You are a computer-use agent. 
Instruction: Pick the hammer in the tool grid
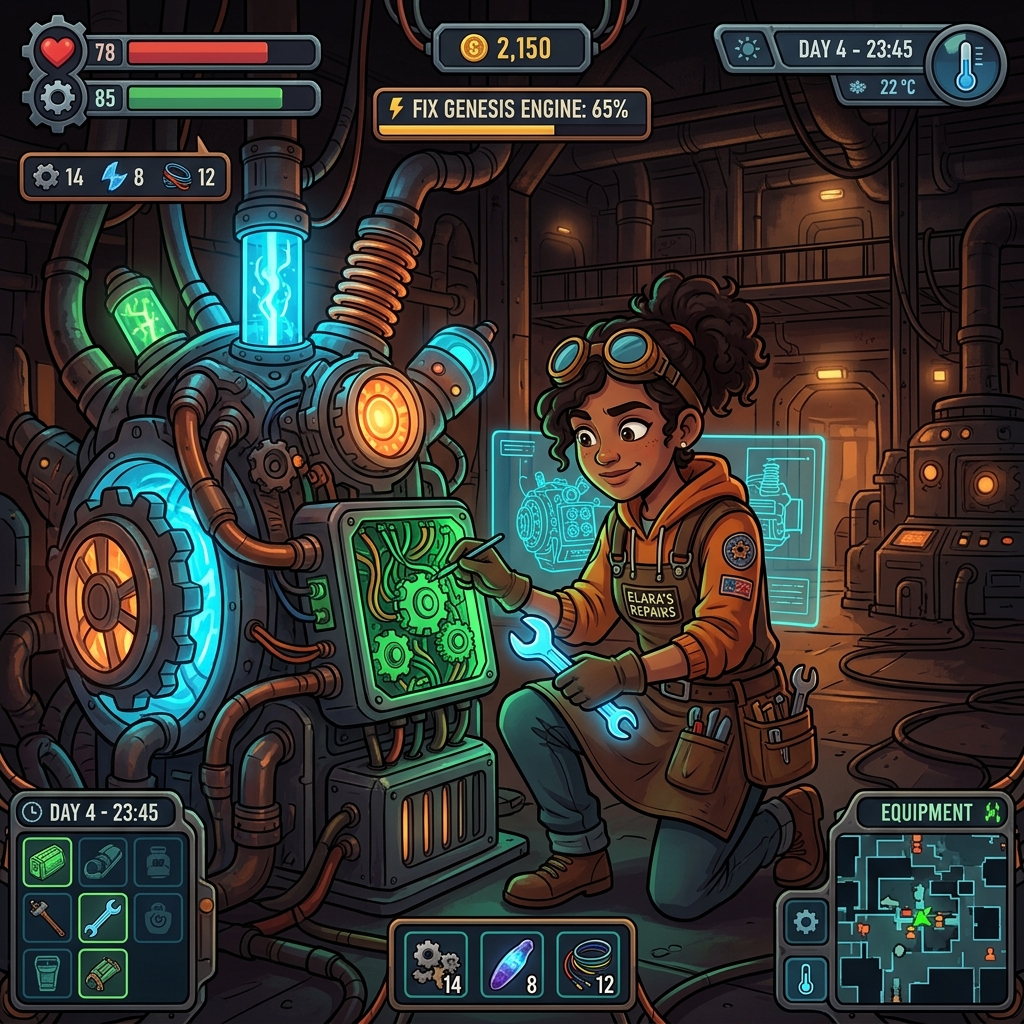click(47, 918)
